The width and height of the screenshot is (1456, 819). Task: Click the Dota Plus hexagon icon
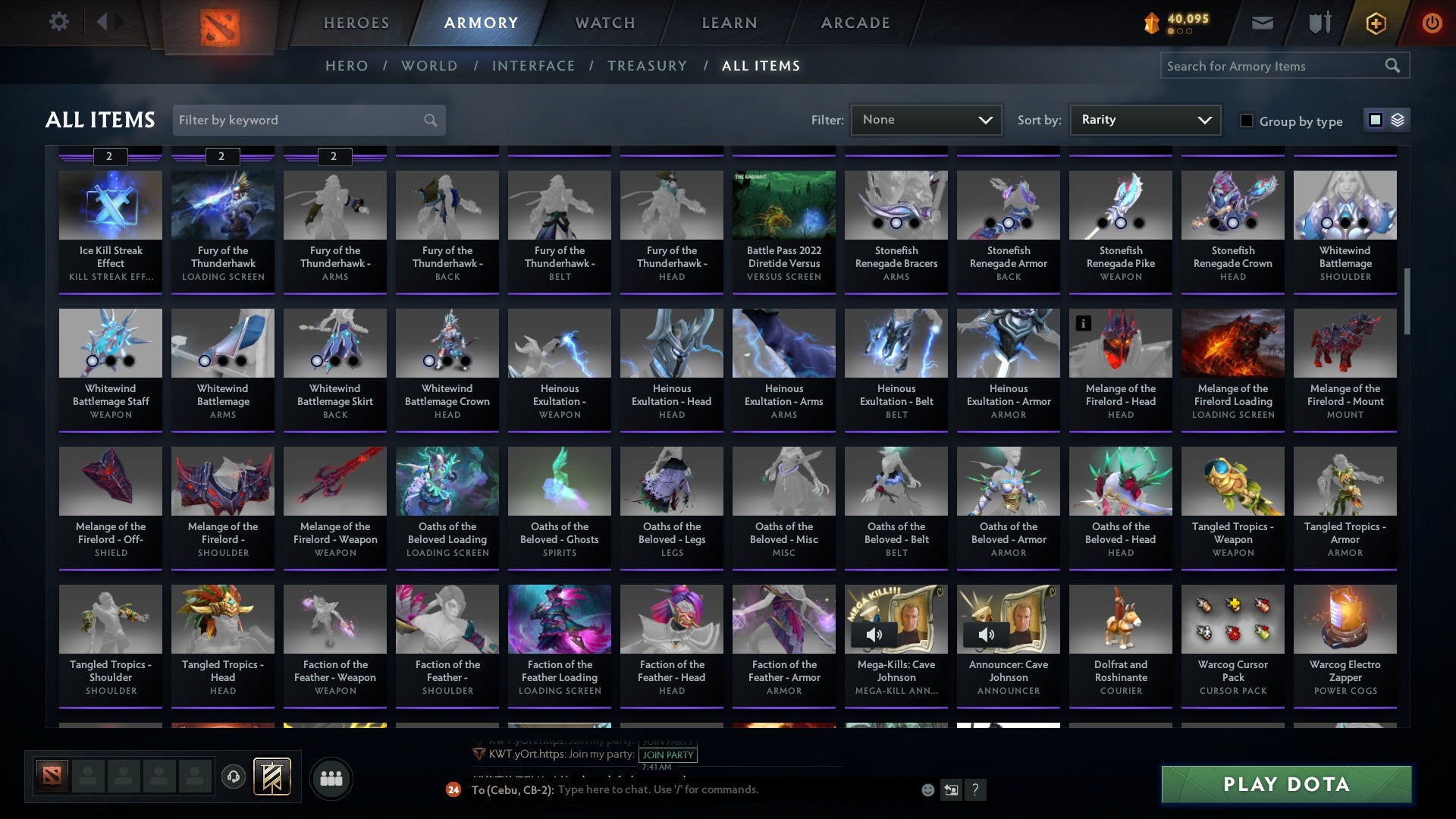tap(1375, 22)
